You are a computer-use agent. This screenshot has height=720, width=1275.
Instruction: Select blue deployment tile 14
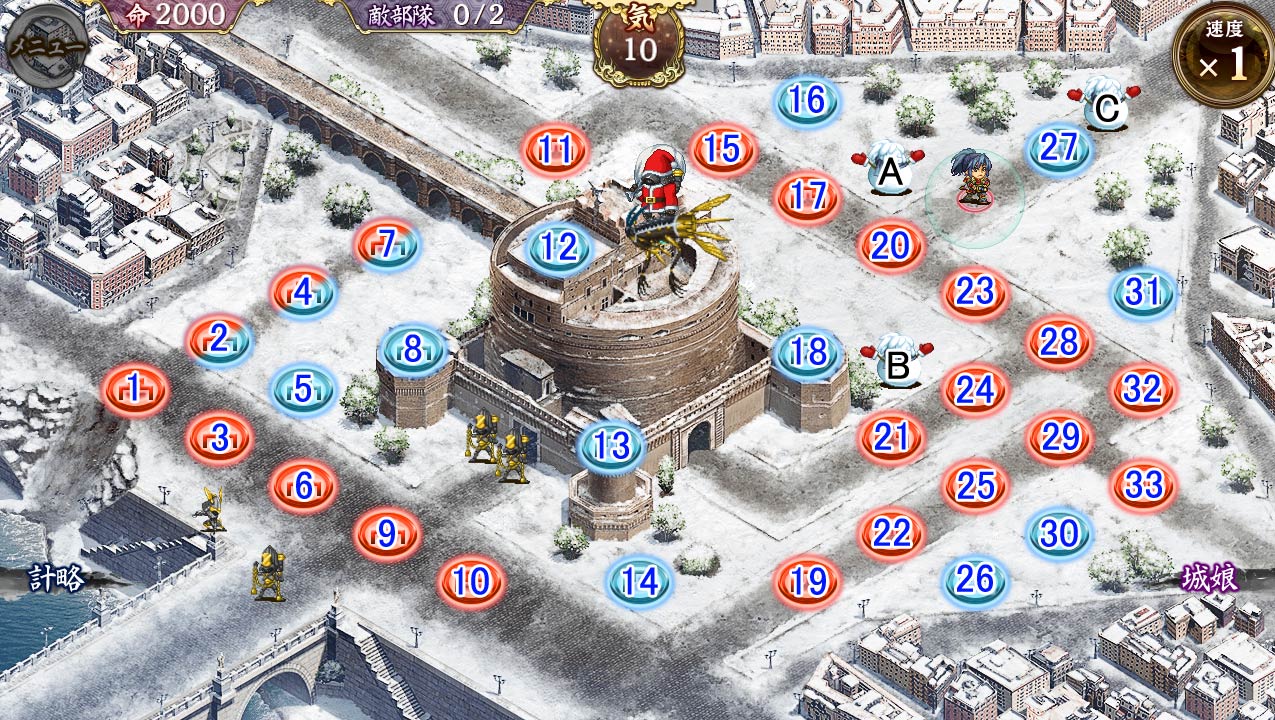(x=640, y=580)
